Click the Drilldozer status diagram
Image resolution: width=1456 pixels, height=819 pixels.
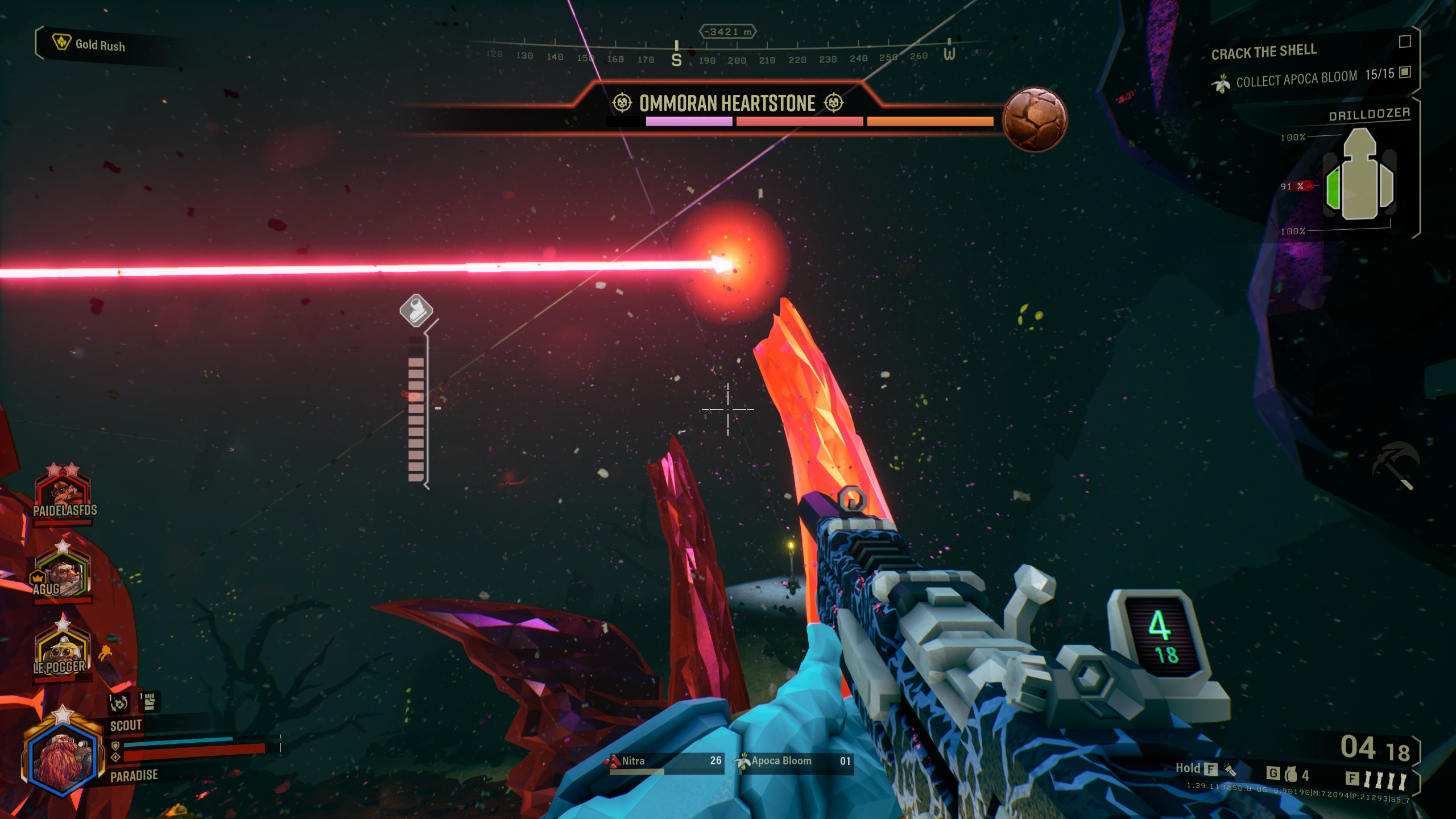point(1359,177)
